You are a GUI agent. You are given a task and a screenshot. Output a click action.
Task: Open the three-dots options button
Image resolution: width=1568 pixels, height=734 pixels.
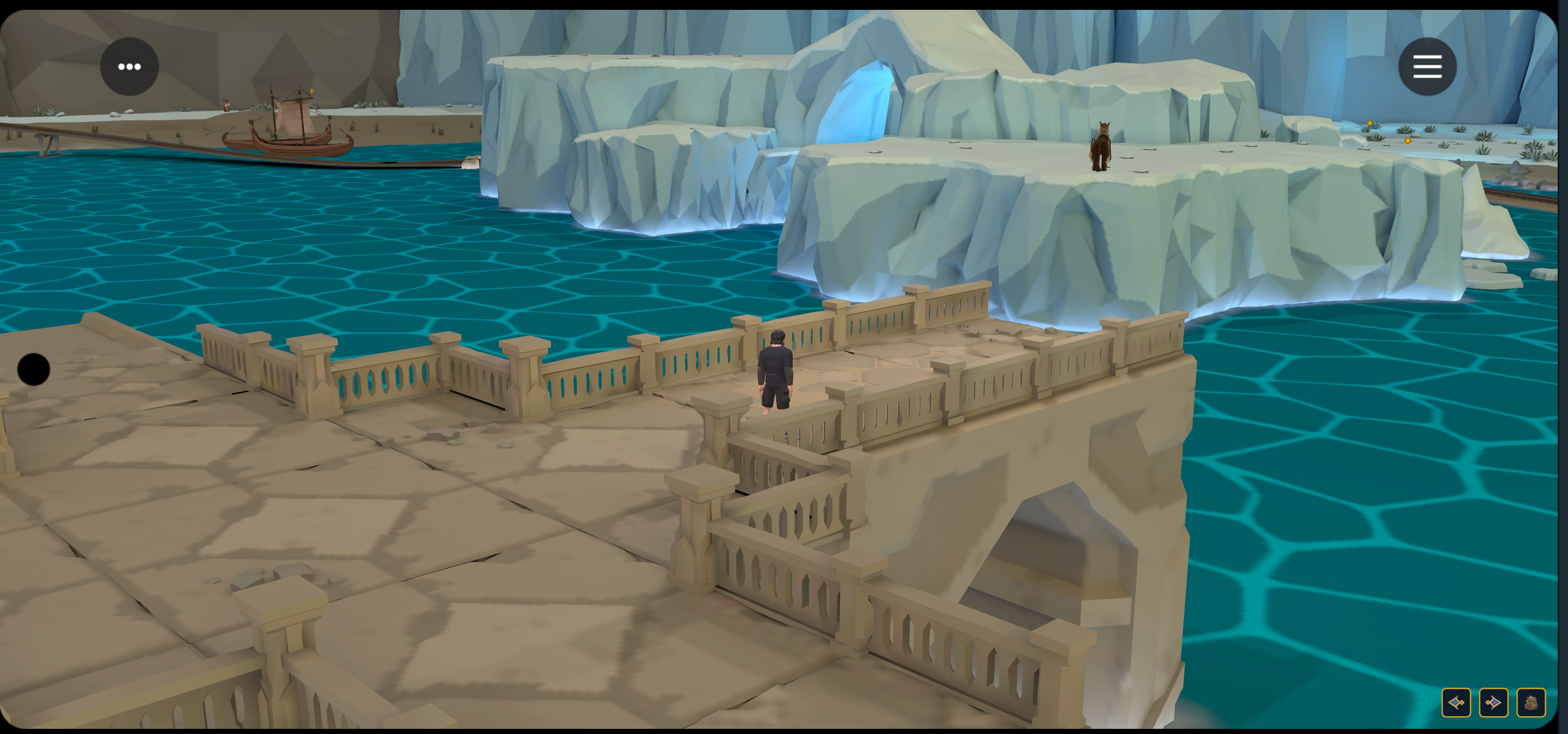pyautogui.click(x=129, y=66)
